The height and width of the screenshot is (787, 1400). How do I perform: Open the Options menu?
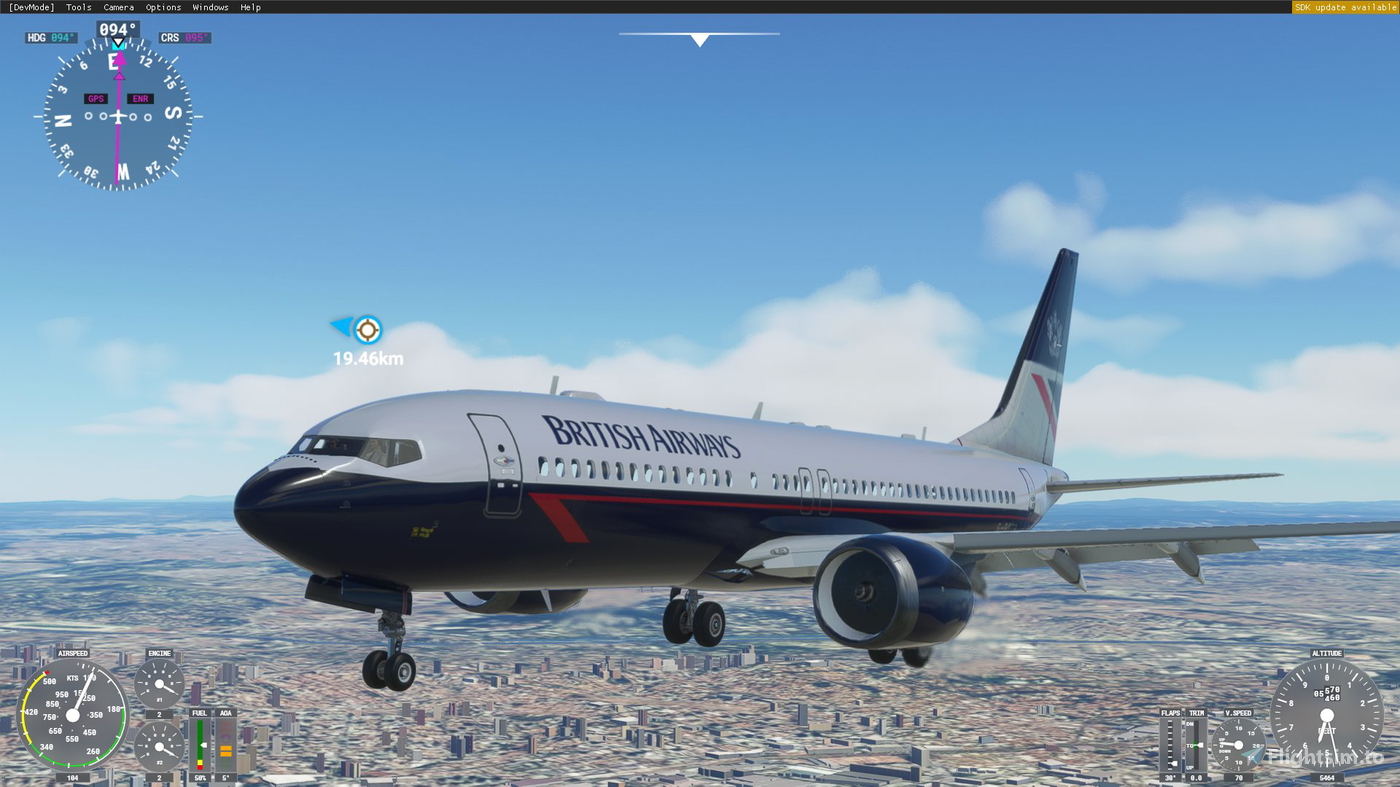(x=161, y=6)
